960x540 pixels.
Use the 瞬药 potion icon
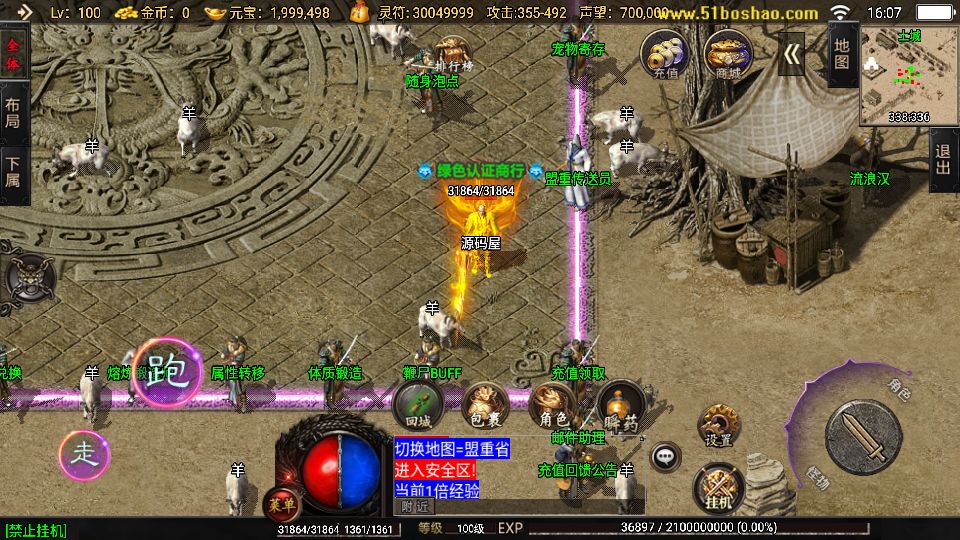(620, 404)
